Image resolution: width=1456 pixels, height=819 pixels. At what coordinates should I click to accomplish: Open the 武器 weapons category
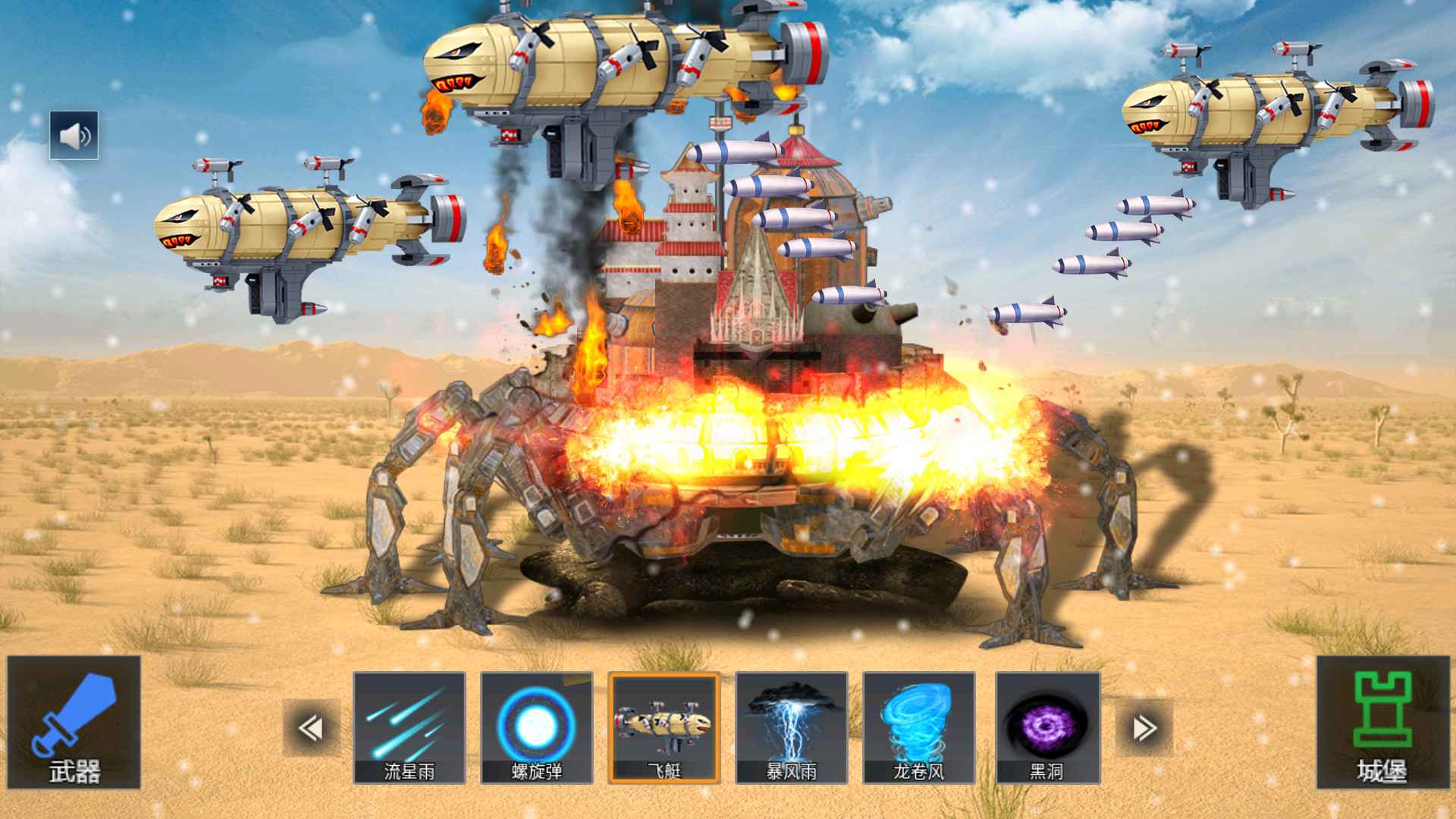coord(74,722)
